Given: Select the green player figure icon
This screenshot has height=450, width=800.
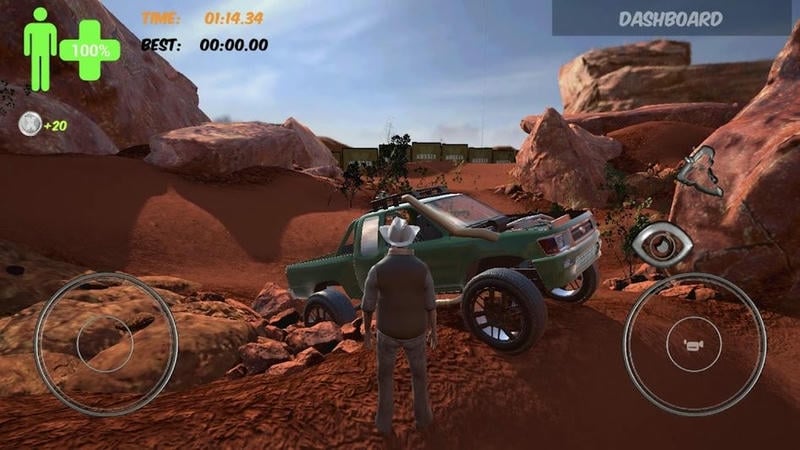Looking at the screenshot, I should click(40, 48).
